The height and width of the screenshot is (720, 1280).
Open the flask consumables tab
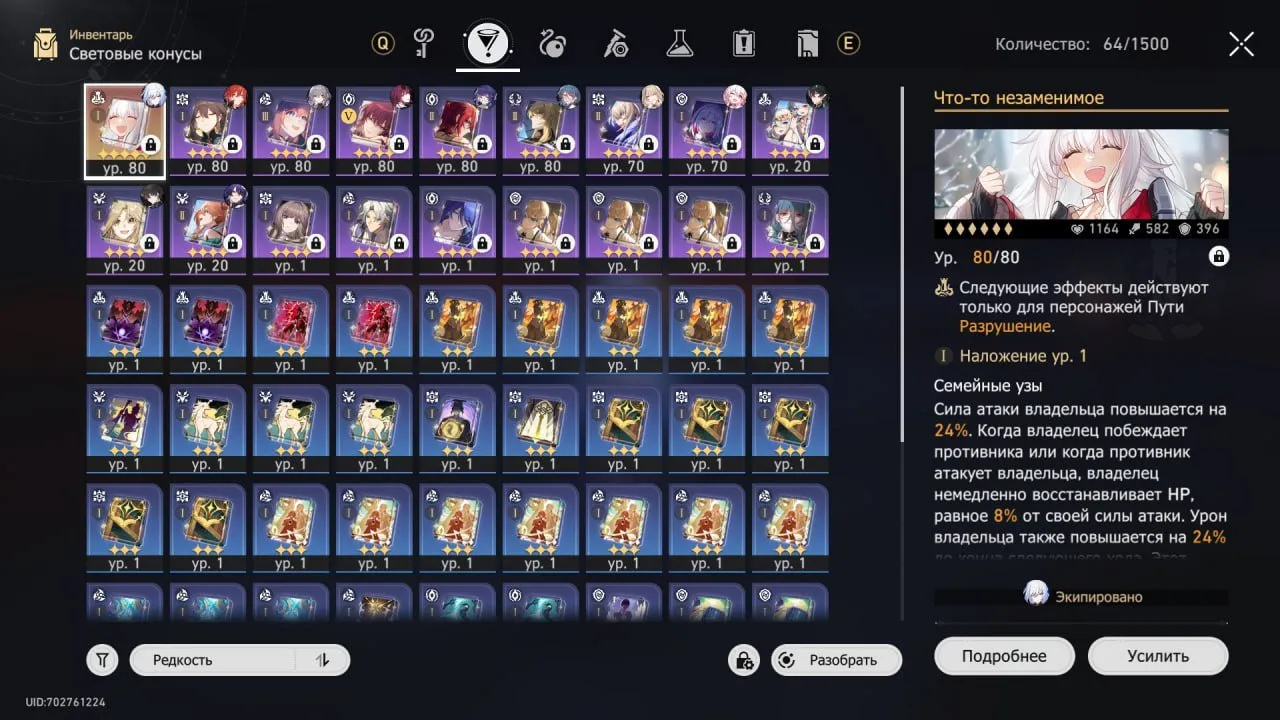pyautogui.click(x=680, y=43)
